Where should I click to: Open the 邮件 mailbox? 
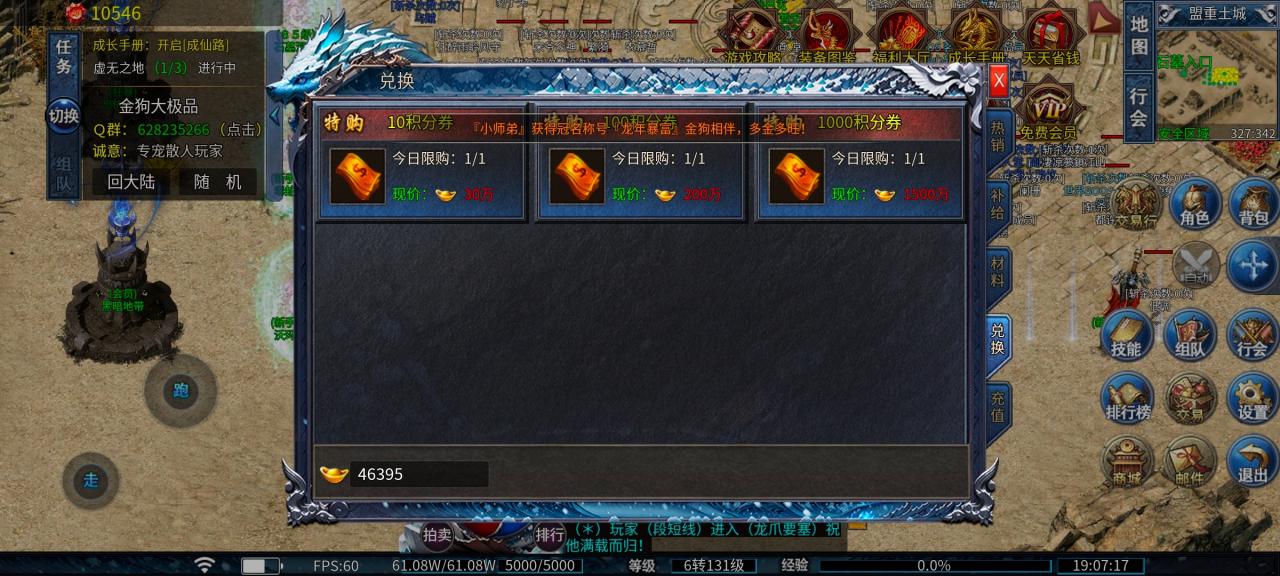(1190, 462)
